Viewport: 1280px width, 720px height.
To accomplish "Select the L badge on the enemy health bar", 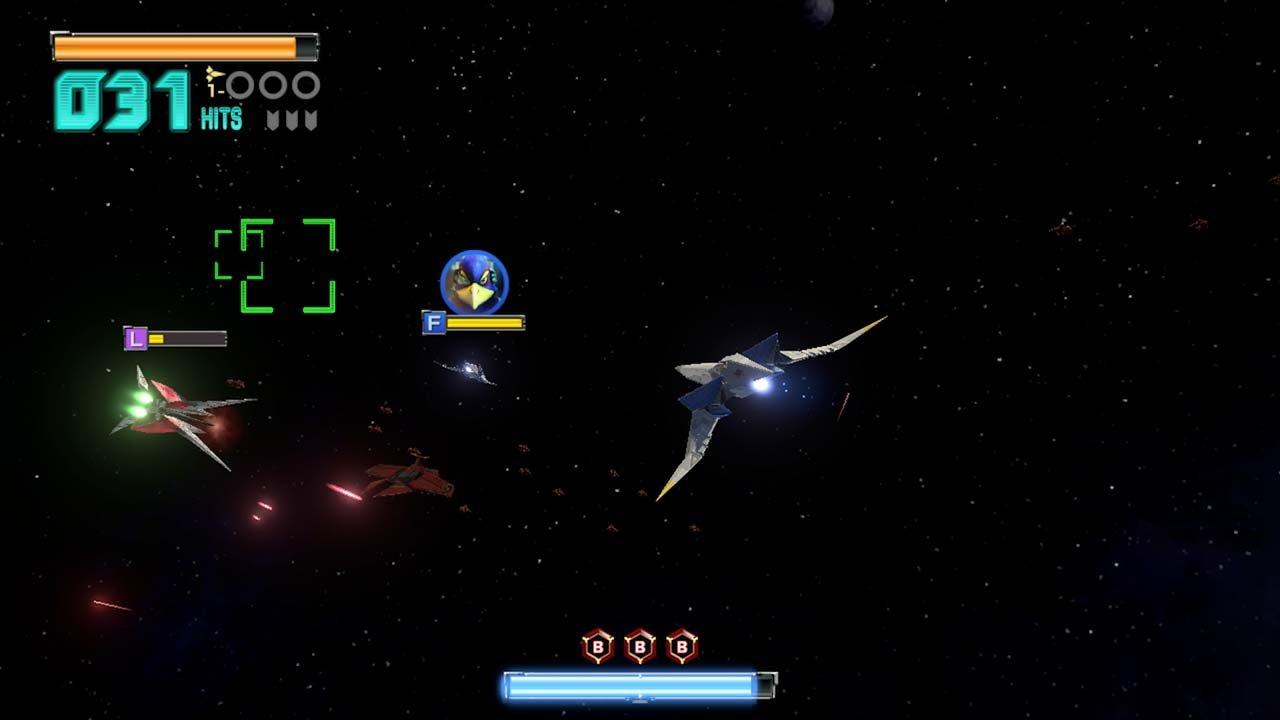I will (135, 339).
